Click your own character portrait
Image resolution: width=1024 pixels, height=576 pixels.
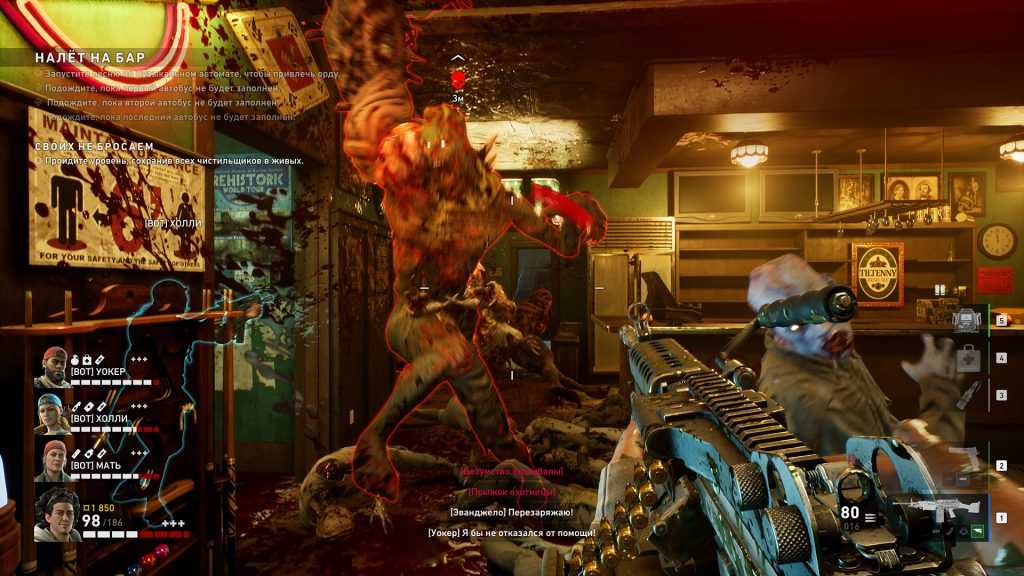[57, 515]
